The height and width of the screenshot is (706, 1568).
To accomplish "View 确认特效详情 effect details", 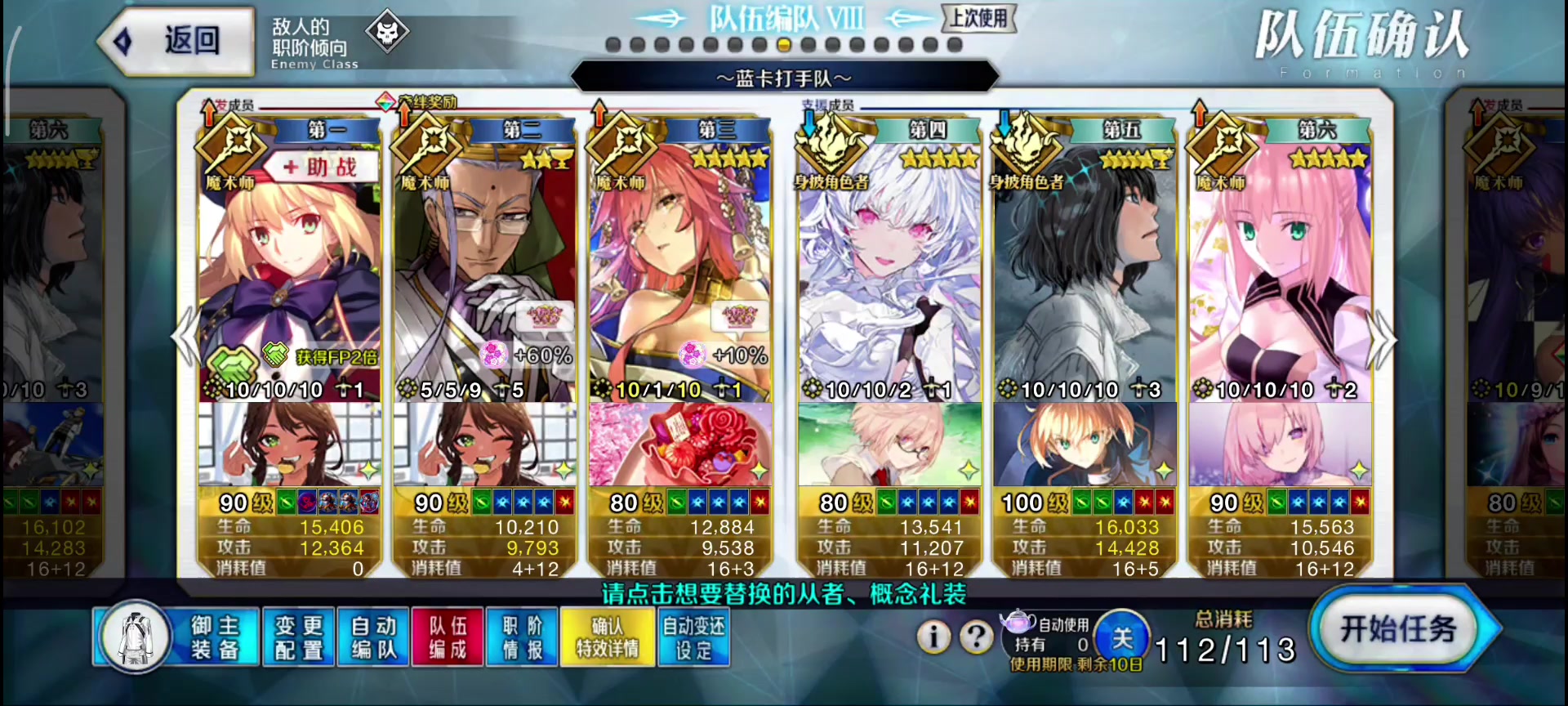I will tap(608, 637).
